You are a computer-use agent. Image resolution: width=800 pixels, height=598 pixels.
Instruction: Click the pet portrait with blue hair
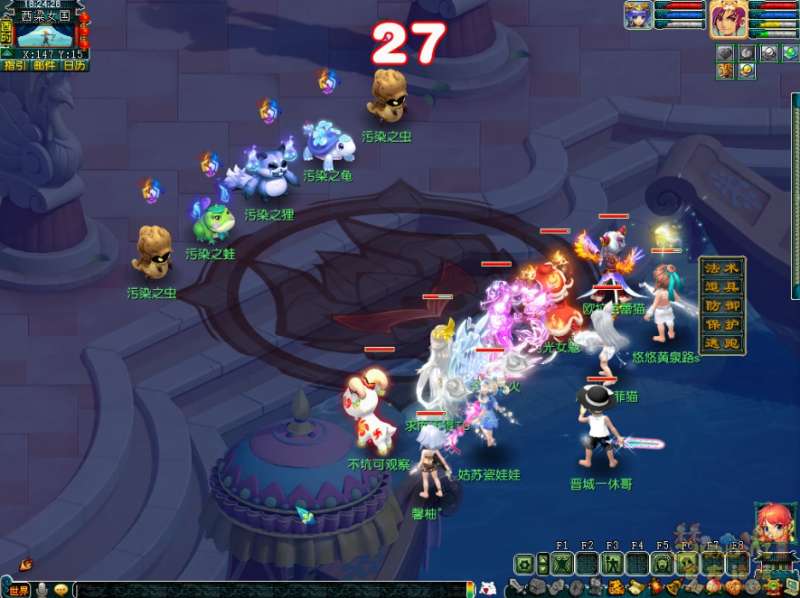(x=638, y=15)
